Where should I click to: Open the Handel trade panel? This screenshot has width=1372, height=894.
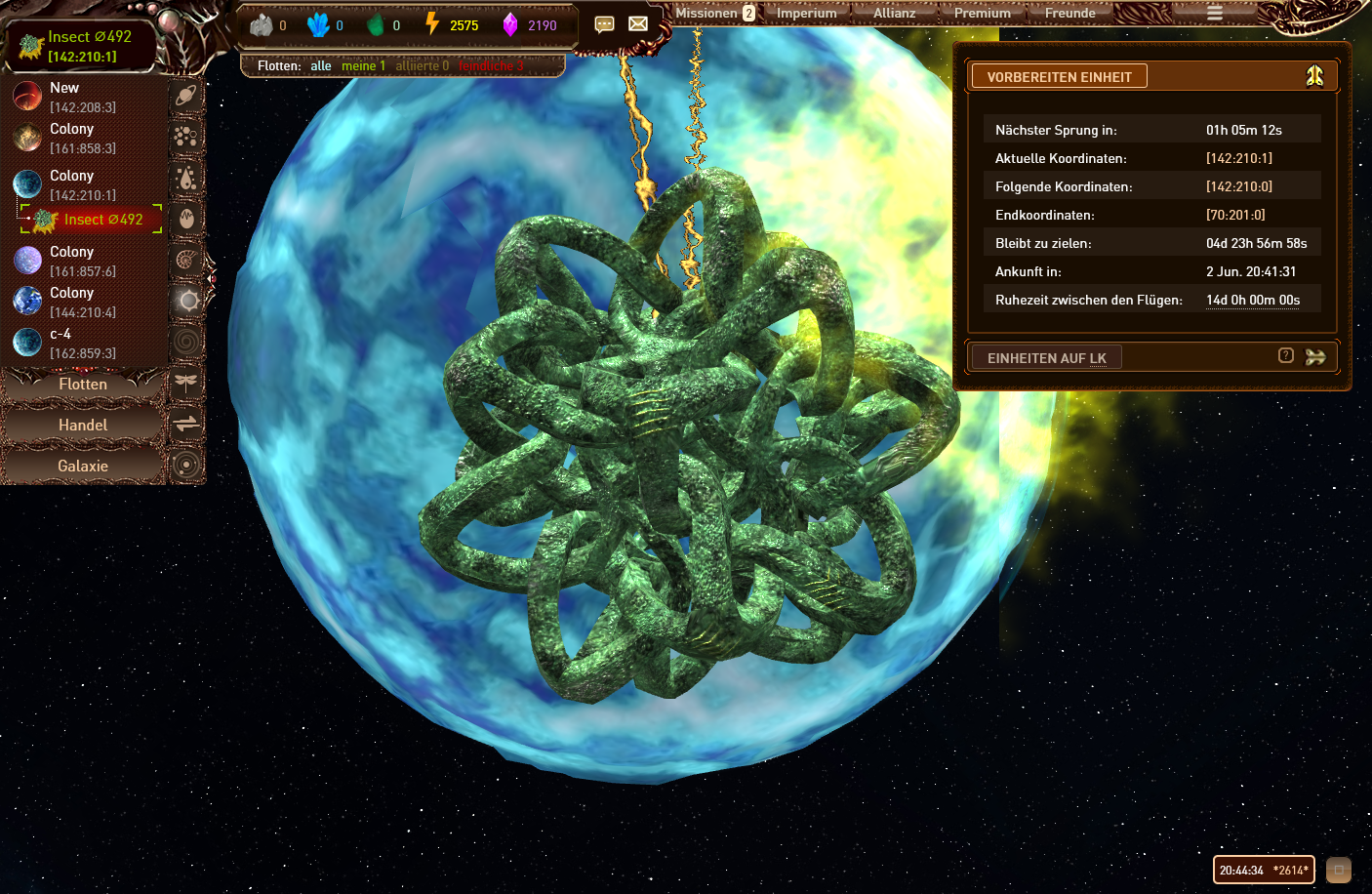83,426
